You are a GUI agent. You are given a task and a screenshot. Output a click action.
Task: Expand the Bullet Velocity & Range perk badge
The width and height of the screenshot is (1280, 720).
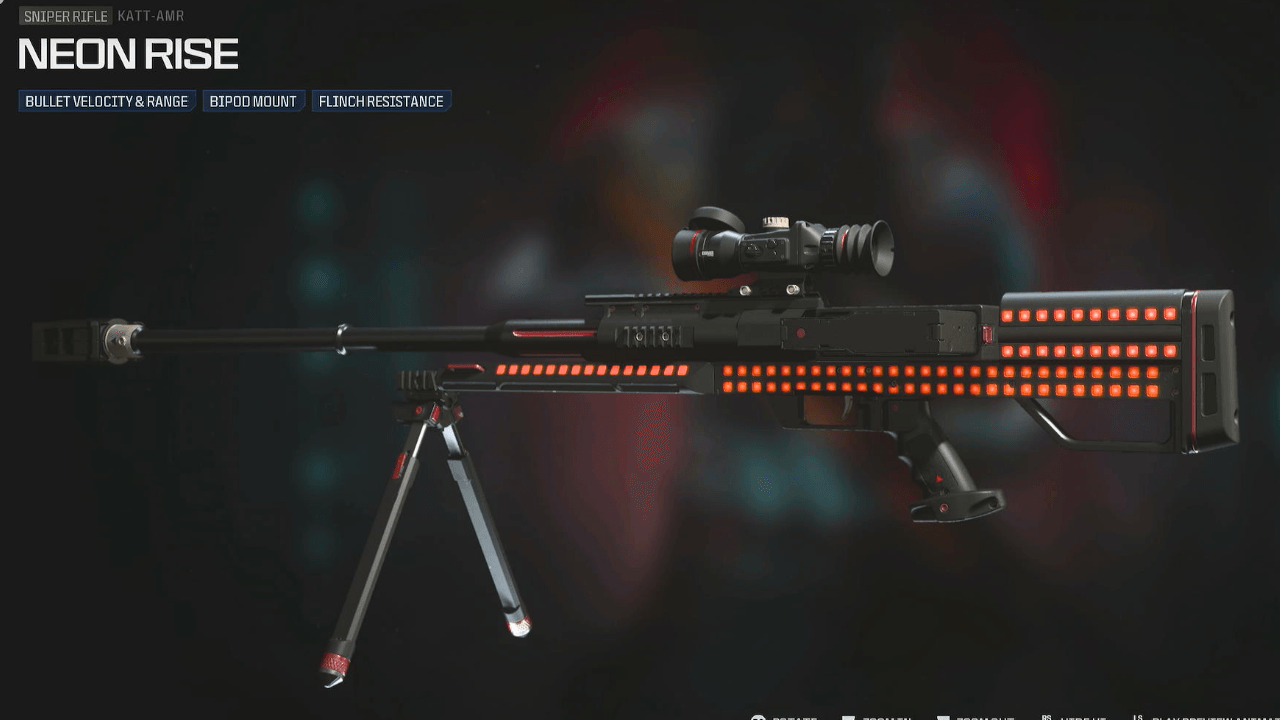(107, 100)
